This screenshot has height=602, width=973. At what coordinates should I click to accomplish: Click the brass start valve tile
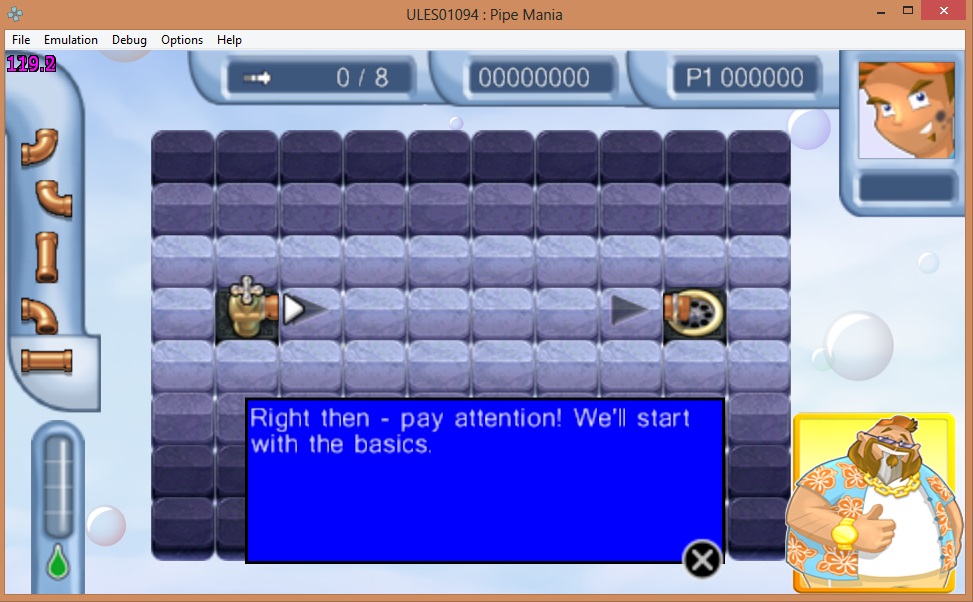click(x=246, y=310)
